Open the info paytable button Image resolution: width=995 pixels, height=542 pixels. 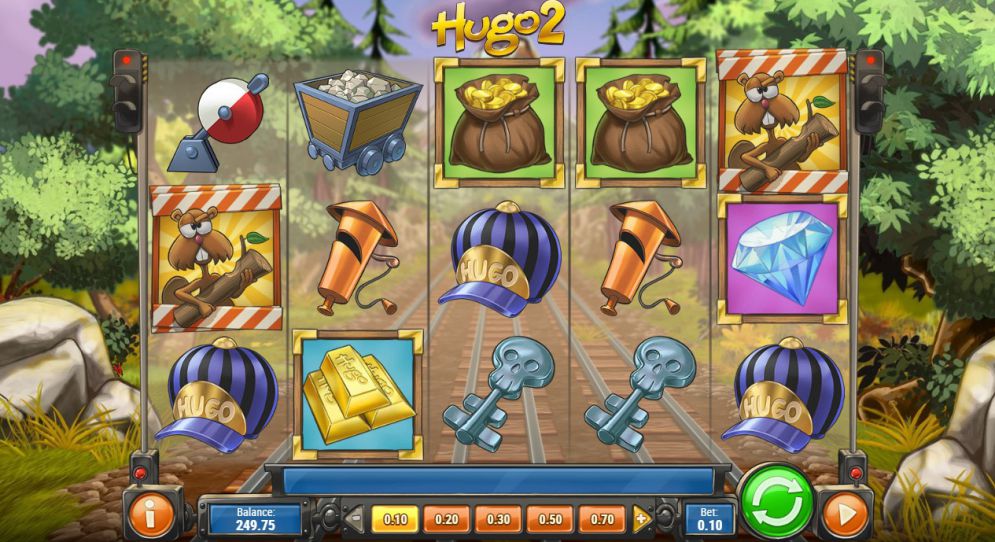150,516
